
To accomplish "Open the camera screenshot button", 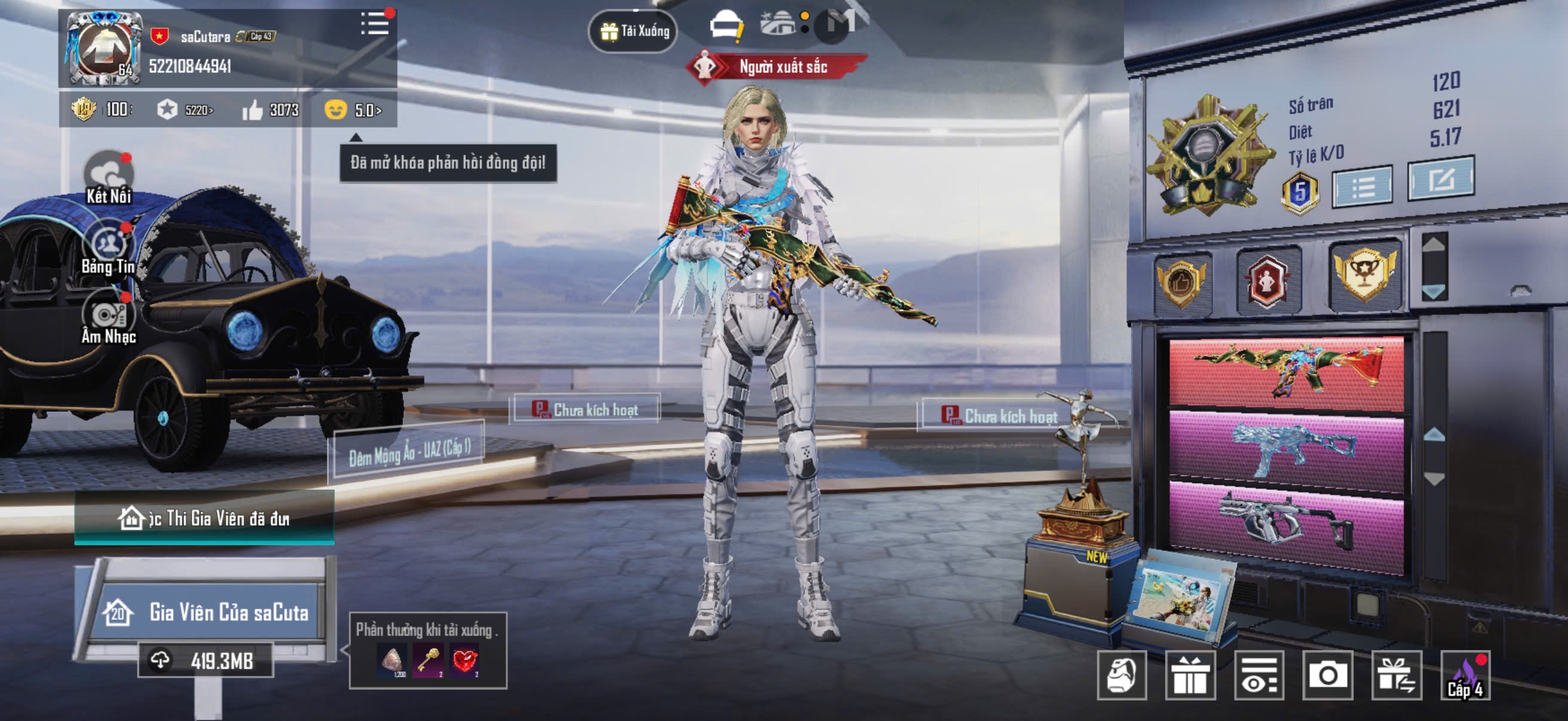I will coord(1327,675).
